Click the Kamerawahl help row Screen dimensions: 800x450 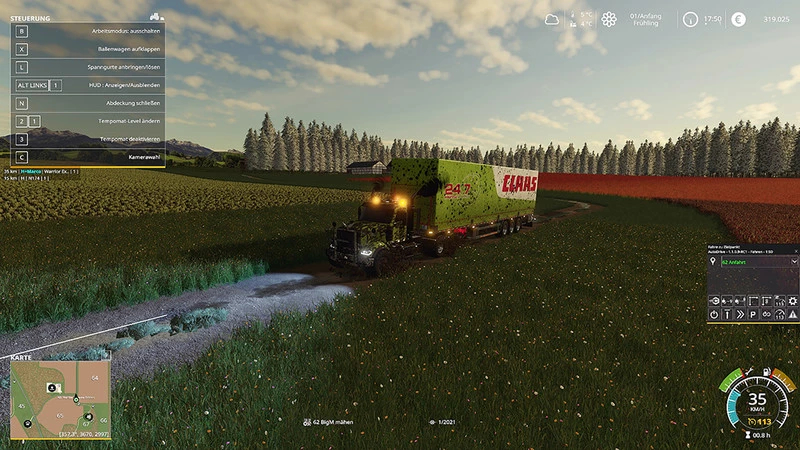click(x=88, y=157)
